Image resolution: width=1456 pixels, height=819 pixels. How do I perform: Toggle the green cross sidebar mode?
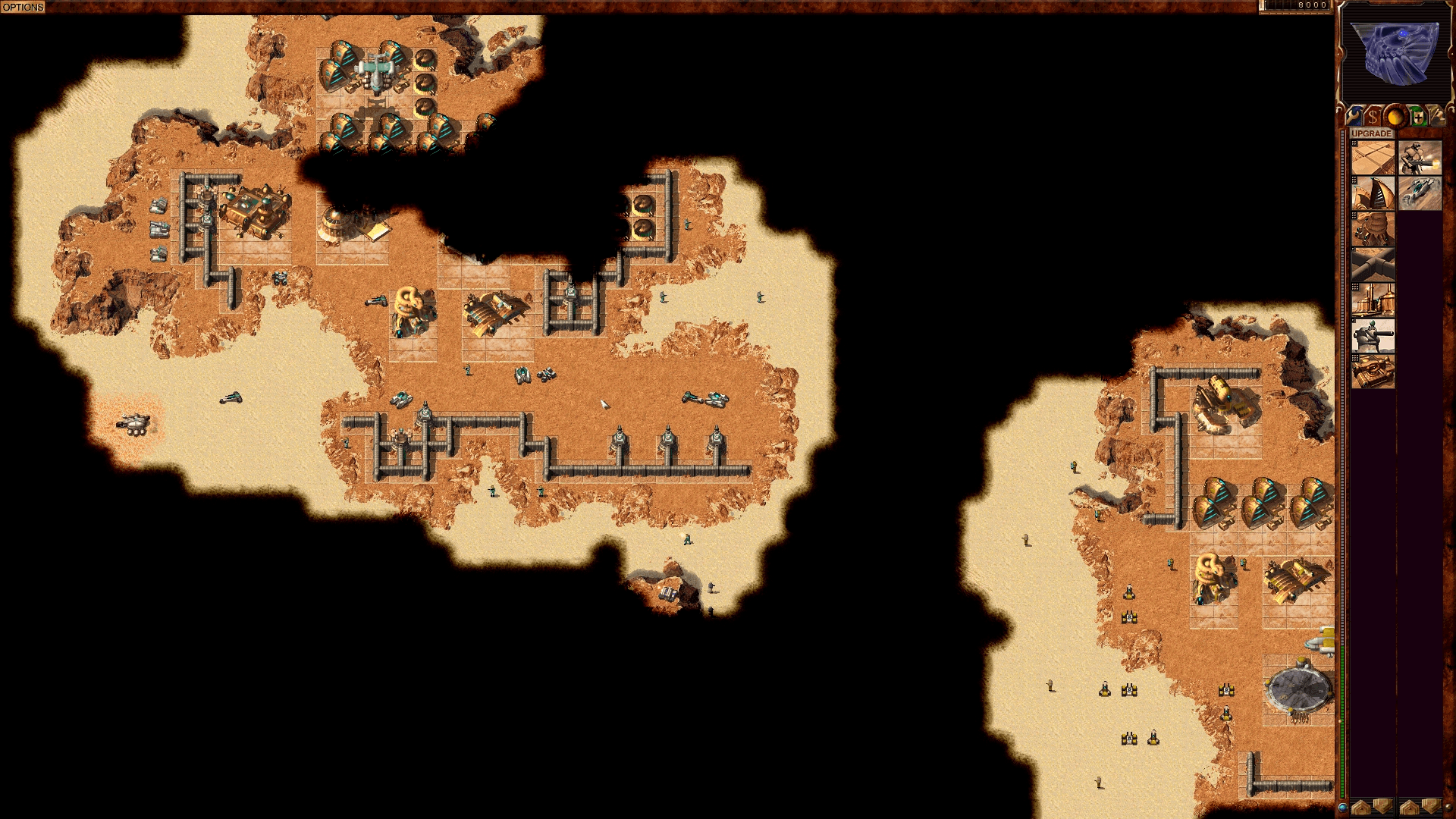[x=1419, y=116]
